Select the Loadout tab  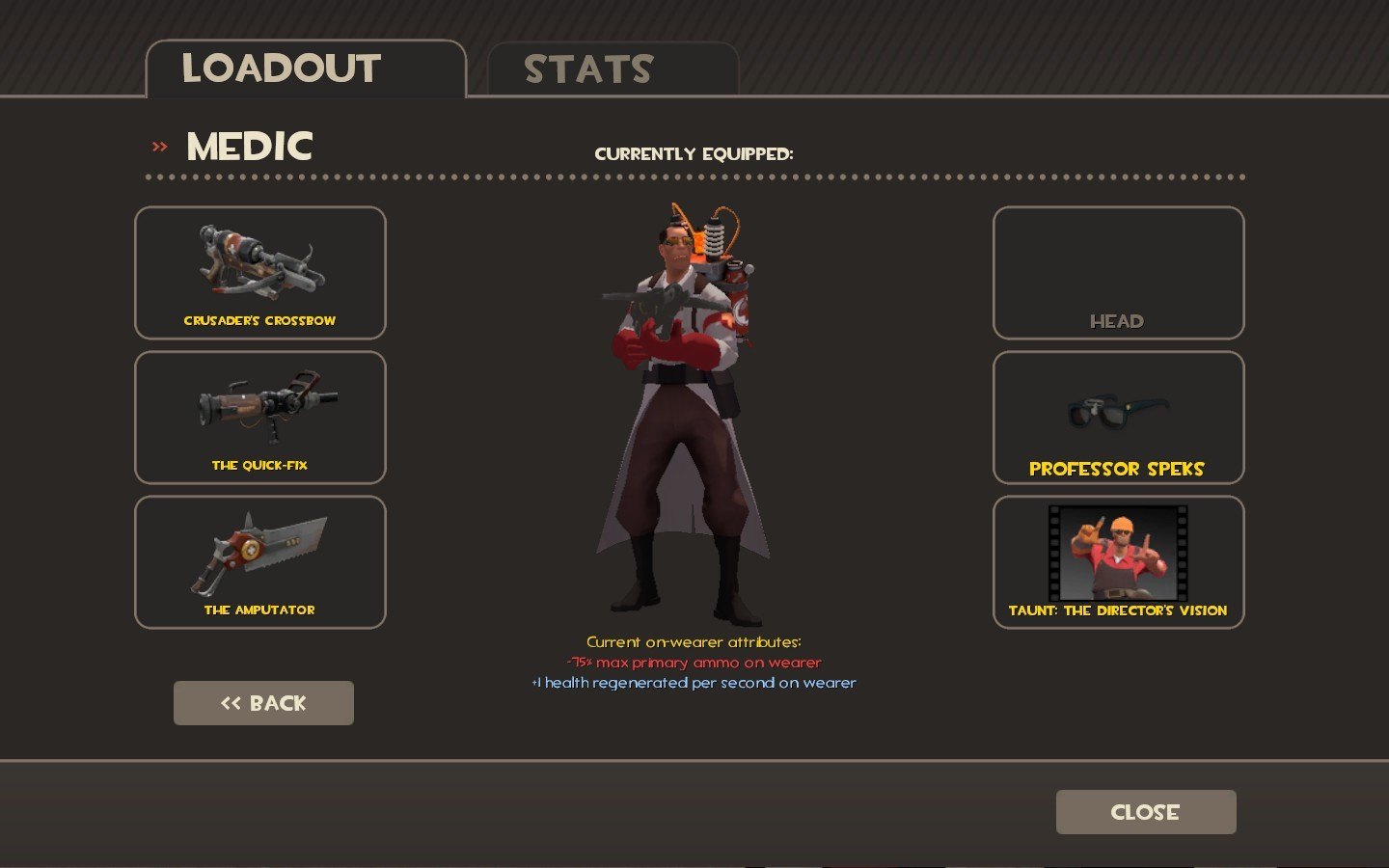click(305, 69)
